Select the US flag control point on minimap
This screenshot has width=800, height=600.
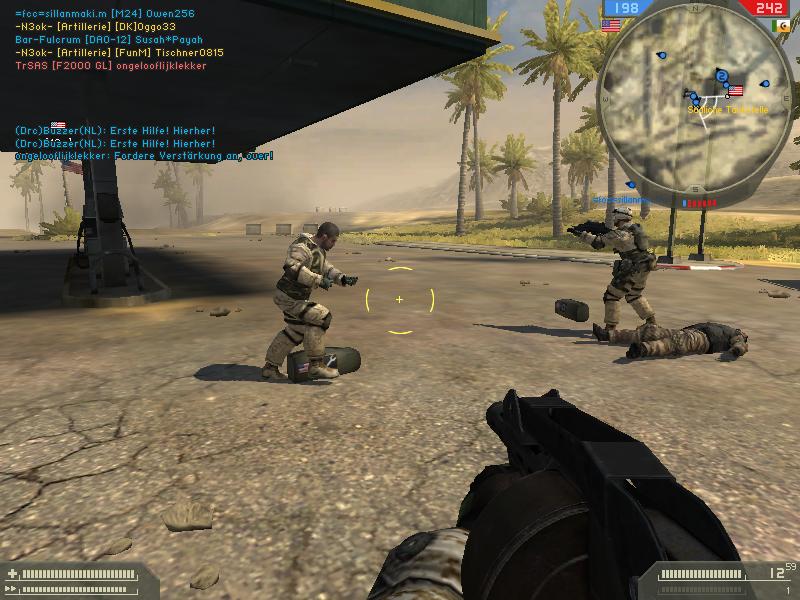coord(736,91)
